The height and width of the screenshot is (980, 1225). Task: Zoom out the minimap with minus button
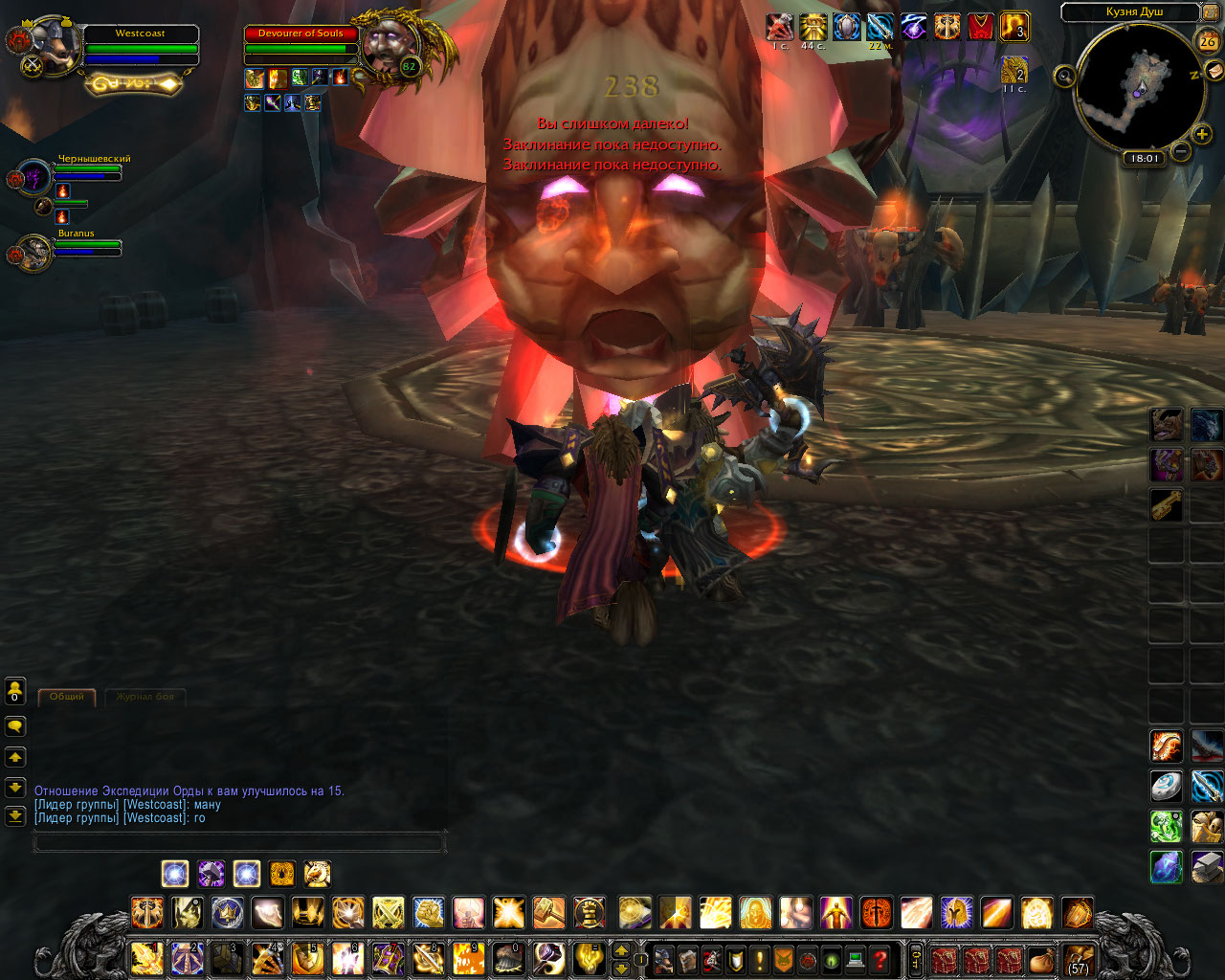1181,151
